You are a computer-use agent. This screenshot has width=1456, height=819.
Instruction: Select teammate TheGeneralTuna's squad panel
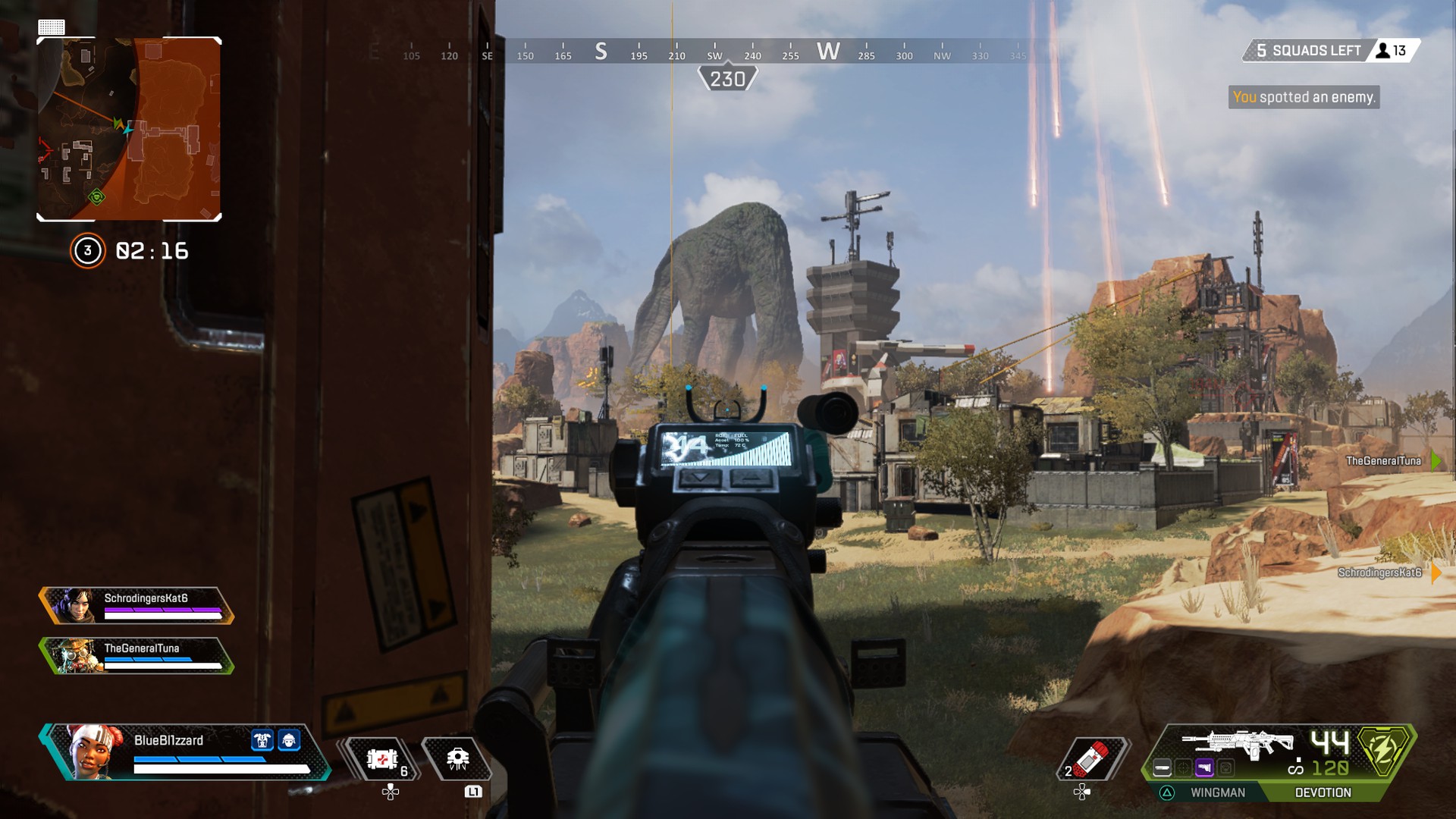coord(136,655)
